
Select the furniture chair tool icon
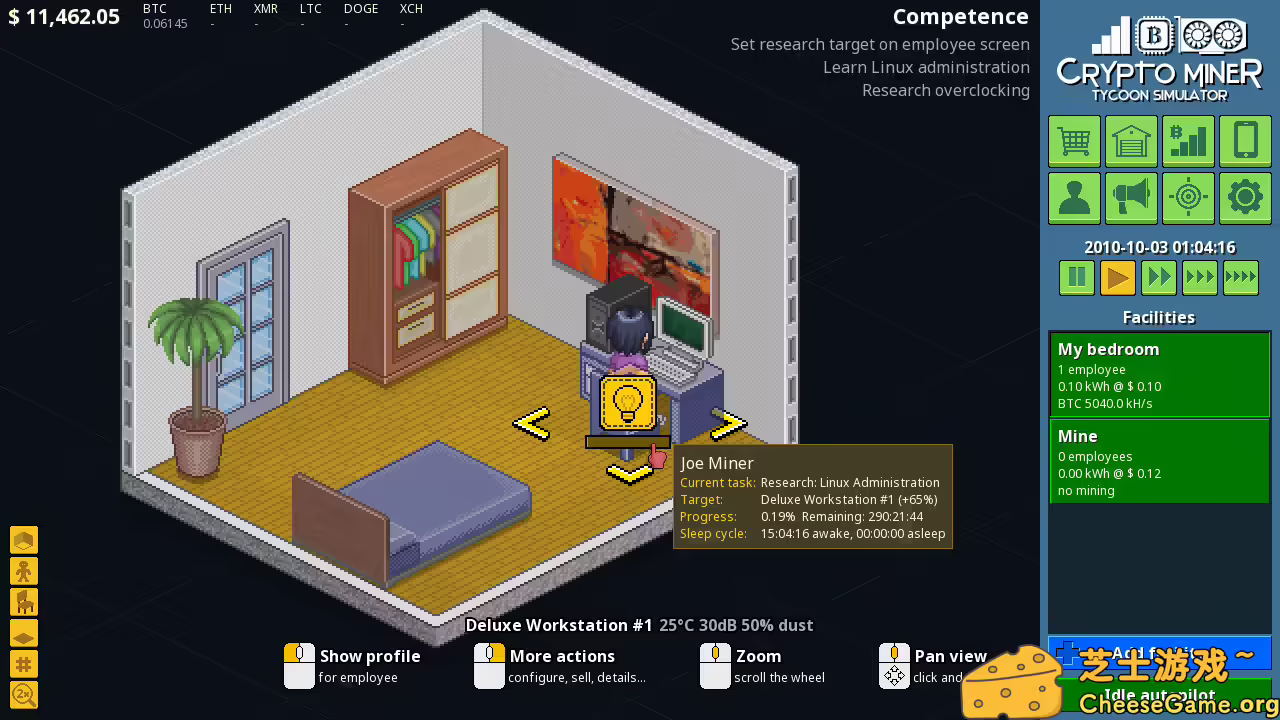[24, 601]
